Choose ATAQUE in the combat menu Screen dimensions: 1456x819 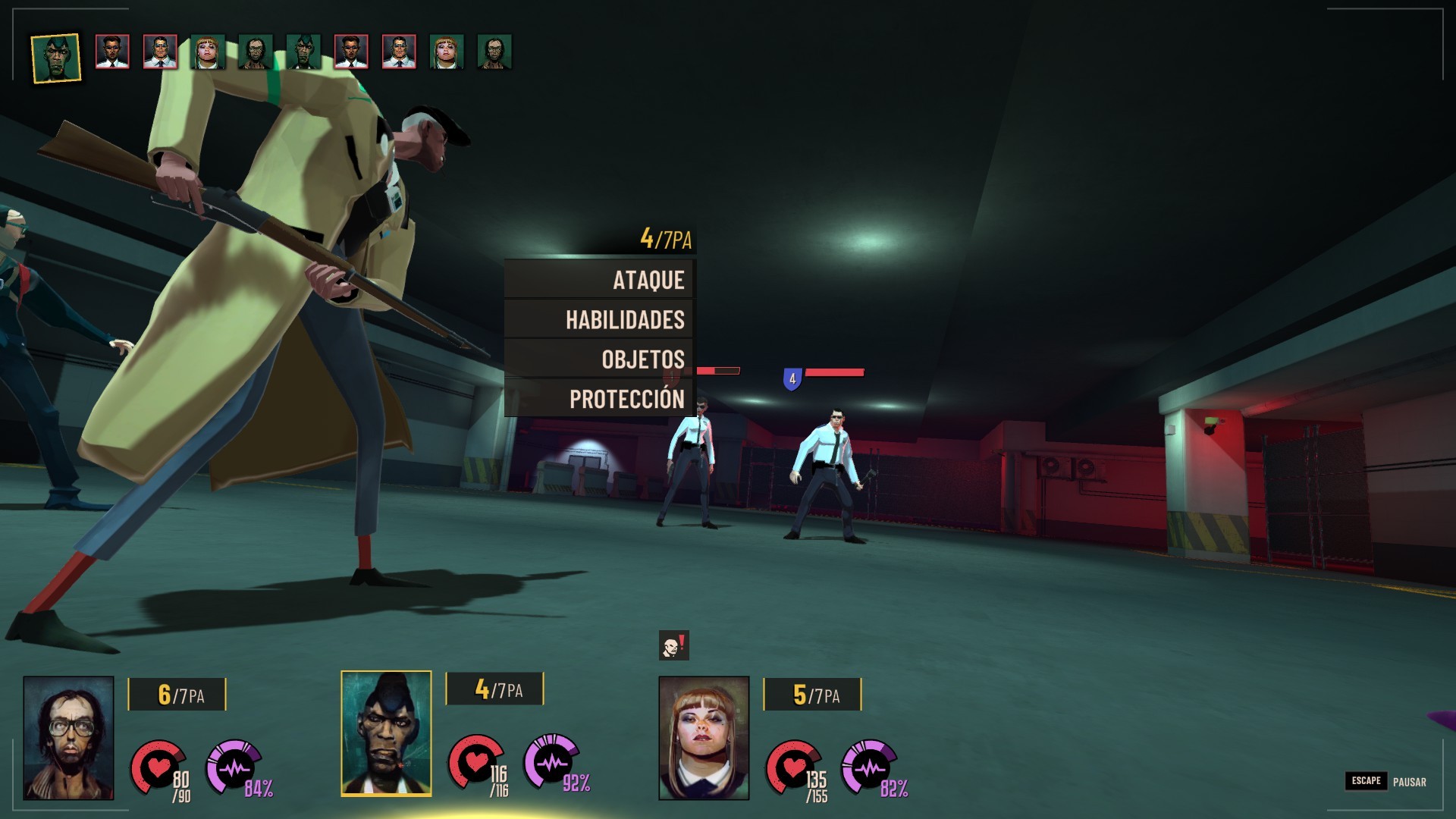[x=600, y=280]
